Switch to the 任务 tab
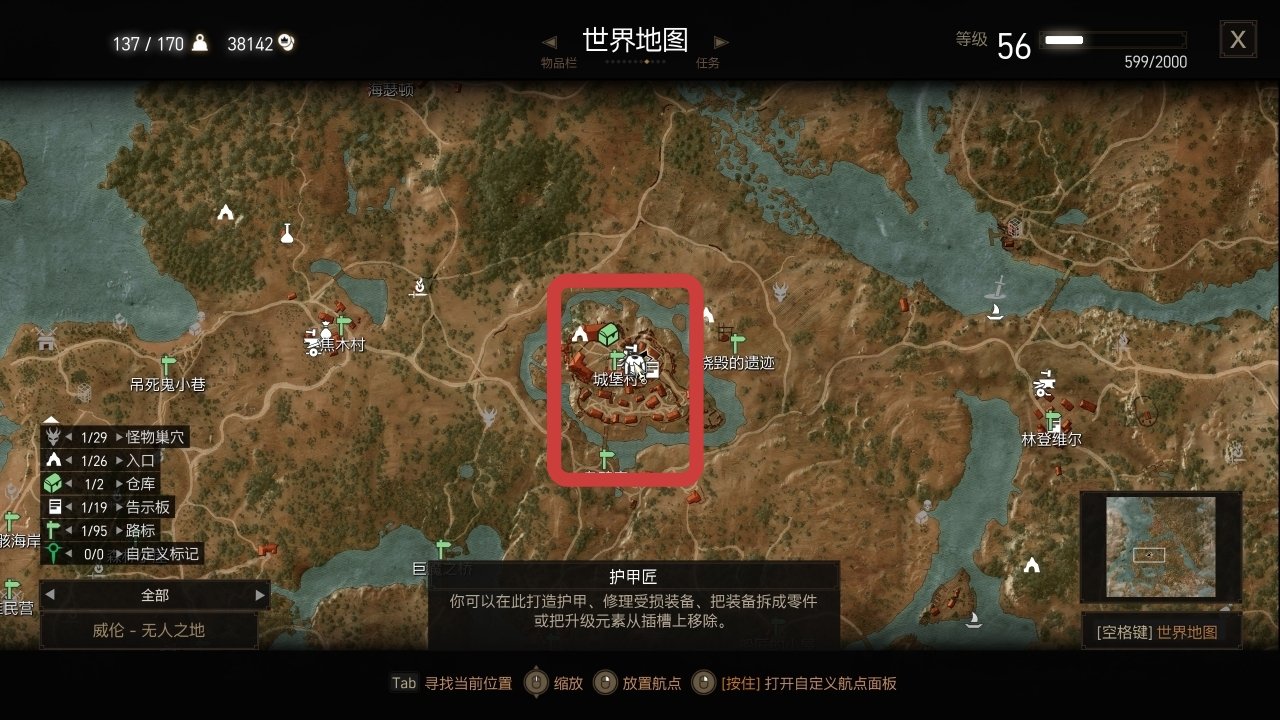 [x=707, y=62]
